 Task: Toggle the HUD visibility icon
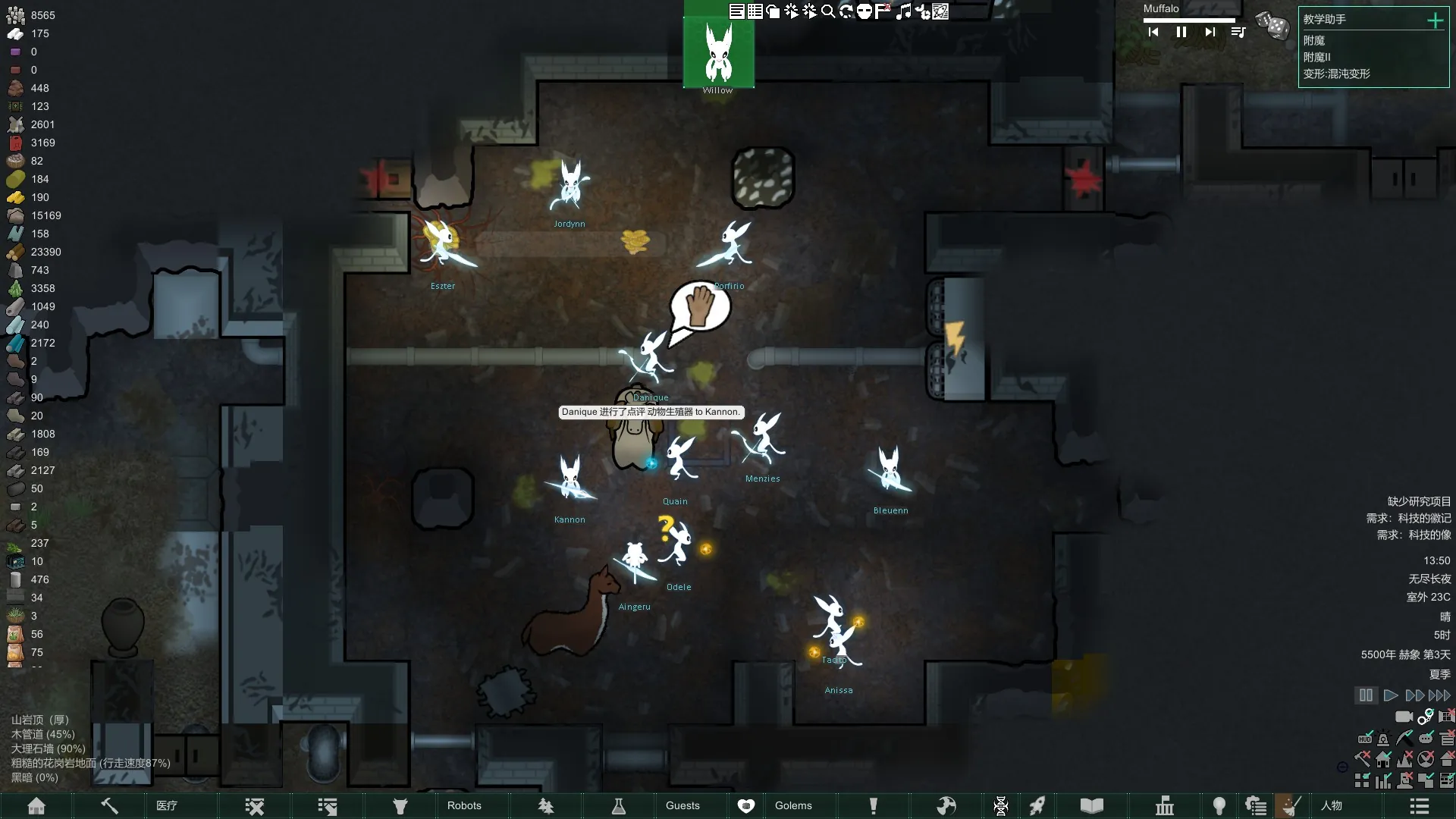(x=1365, y=738)
